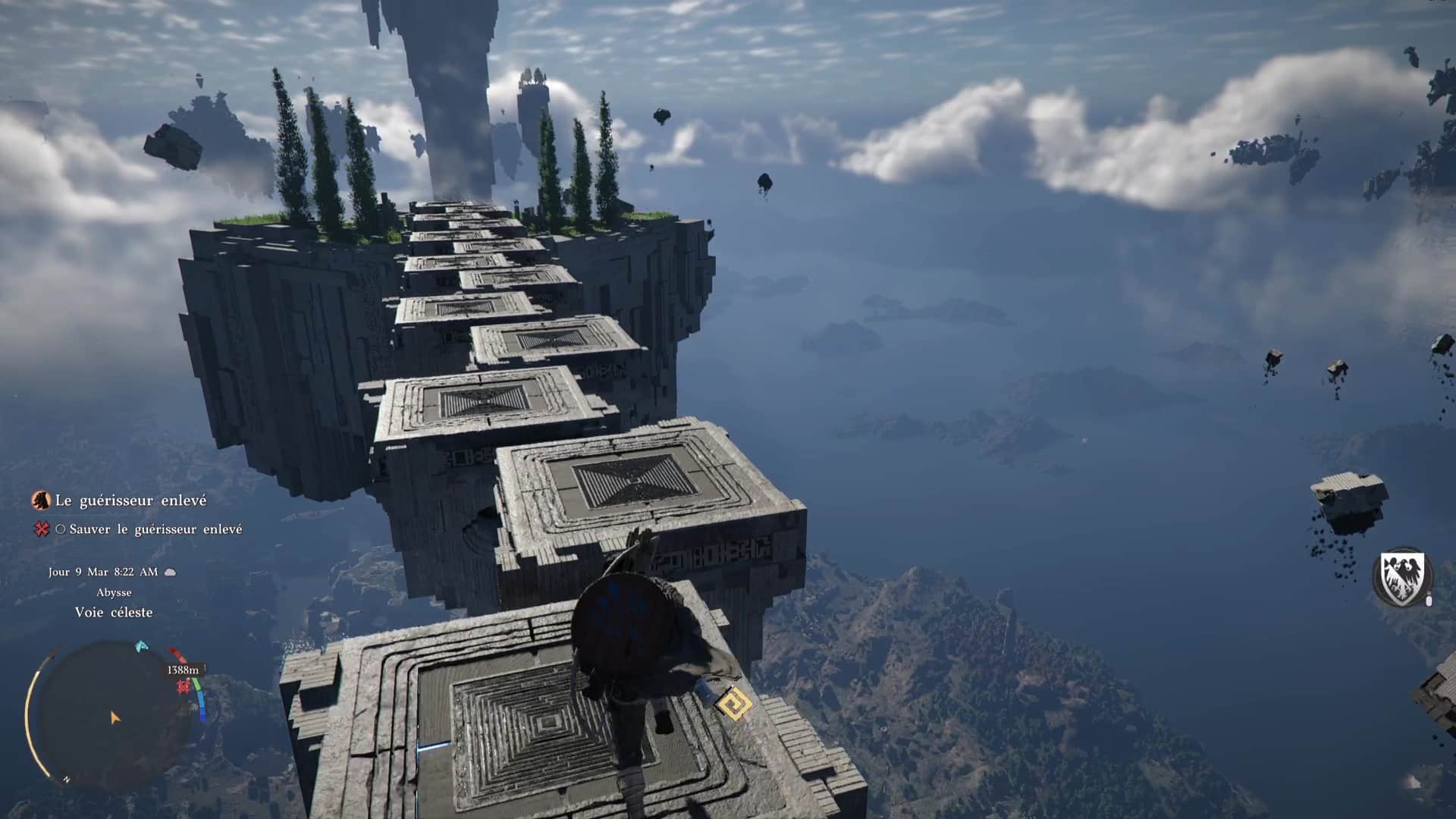
Task: Open the "Le guérisseur enlevé" quest title
Action: [130, 500]
